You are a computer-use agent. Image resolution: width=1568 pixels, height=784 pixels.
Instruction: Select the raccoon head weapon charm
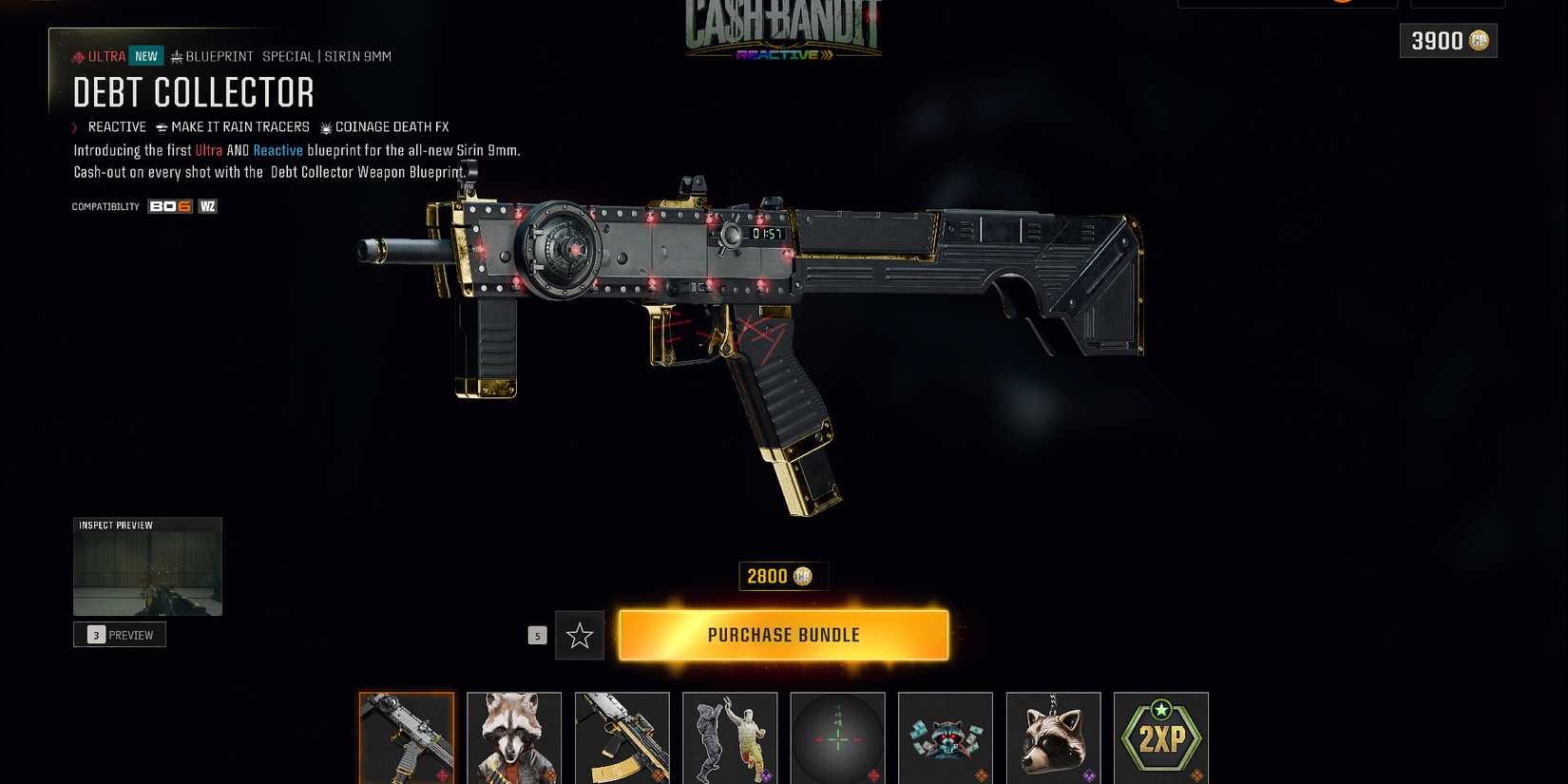point(1053,737)
